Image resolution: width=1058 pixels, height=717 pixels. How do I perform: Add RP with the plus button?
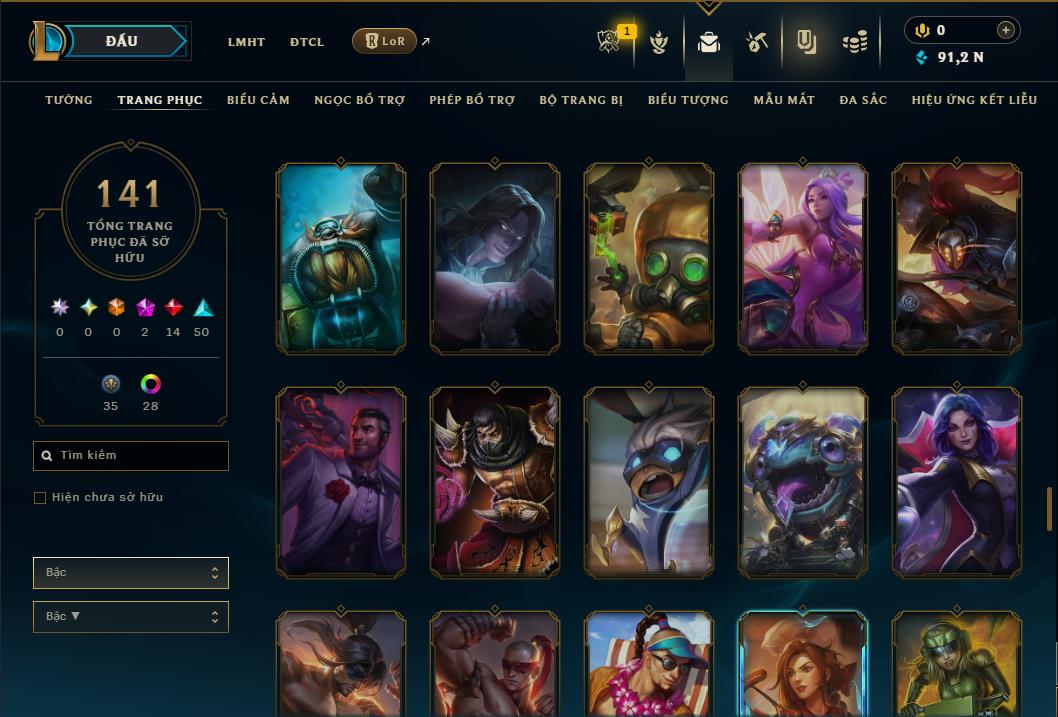coord(1006,30)
